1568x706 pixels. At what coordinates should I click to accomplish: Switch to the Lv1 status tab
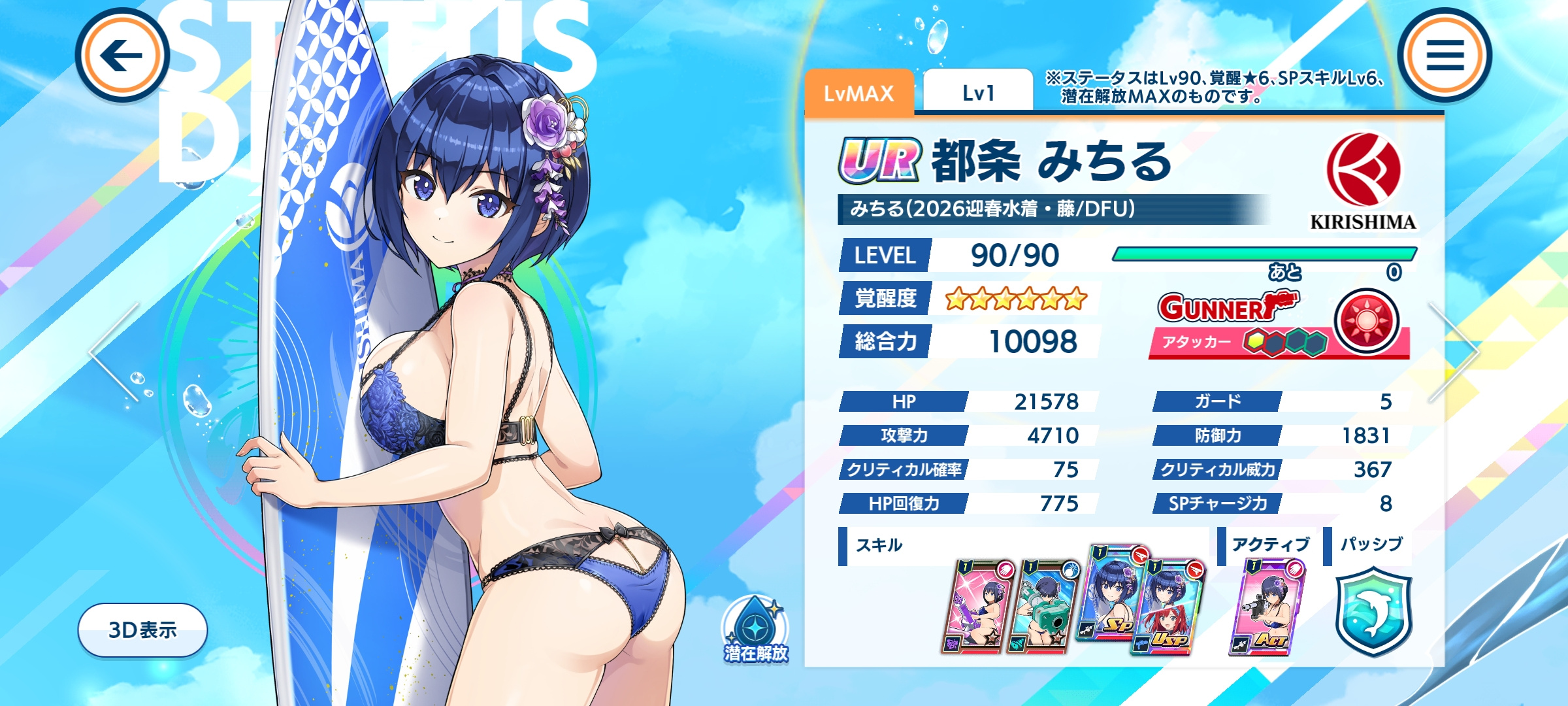coord(978,93)
